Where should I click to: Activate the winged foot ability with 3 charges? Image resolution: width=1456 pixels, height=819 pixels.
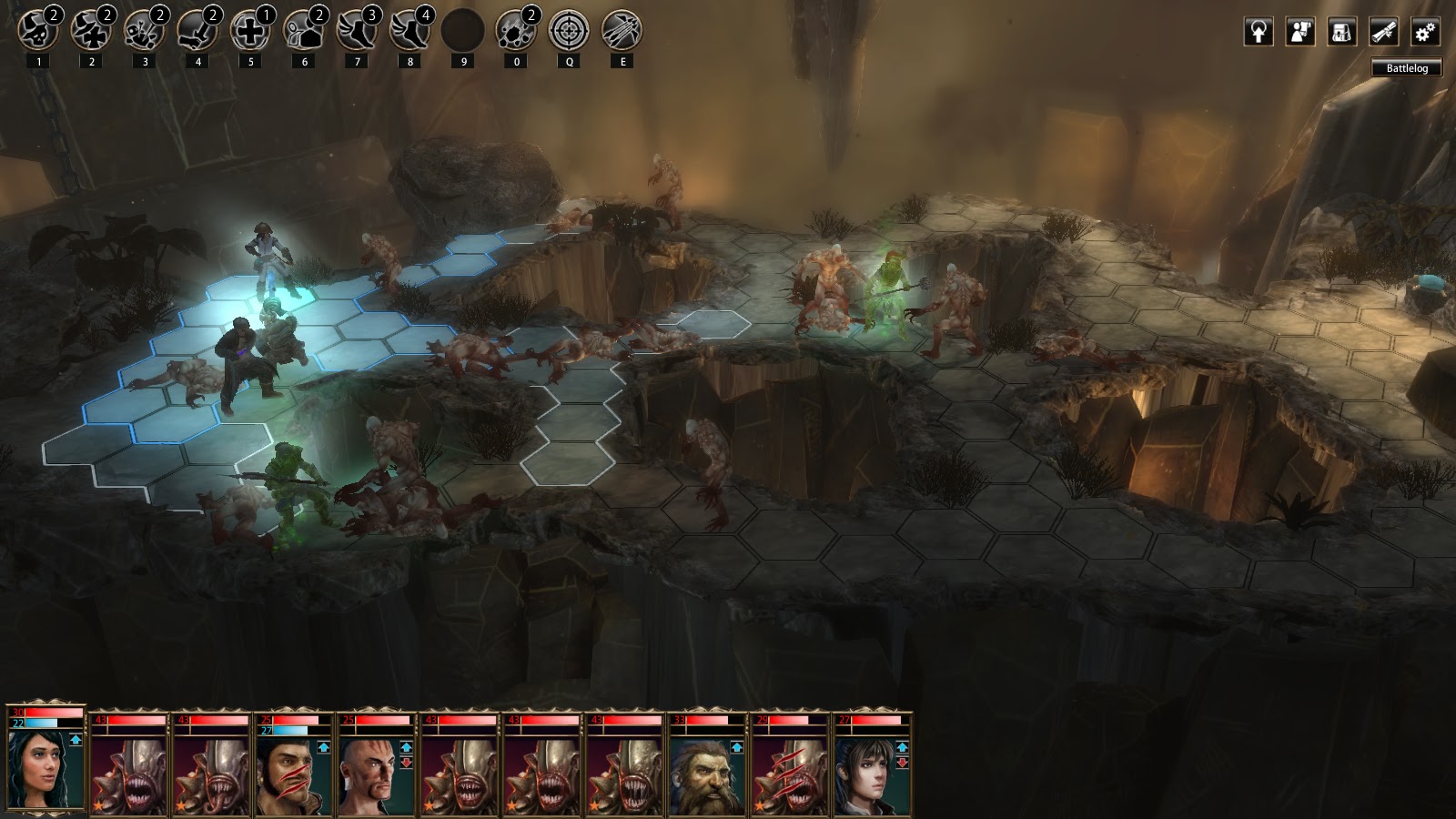(357, 31)
